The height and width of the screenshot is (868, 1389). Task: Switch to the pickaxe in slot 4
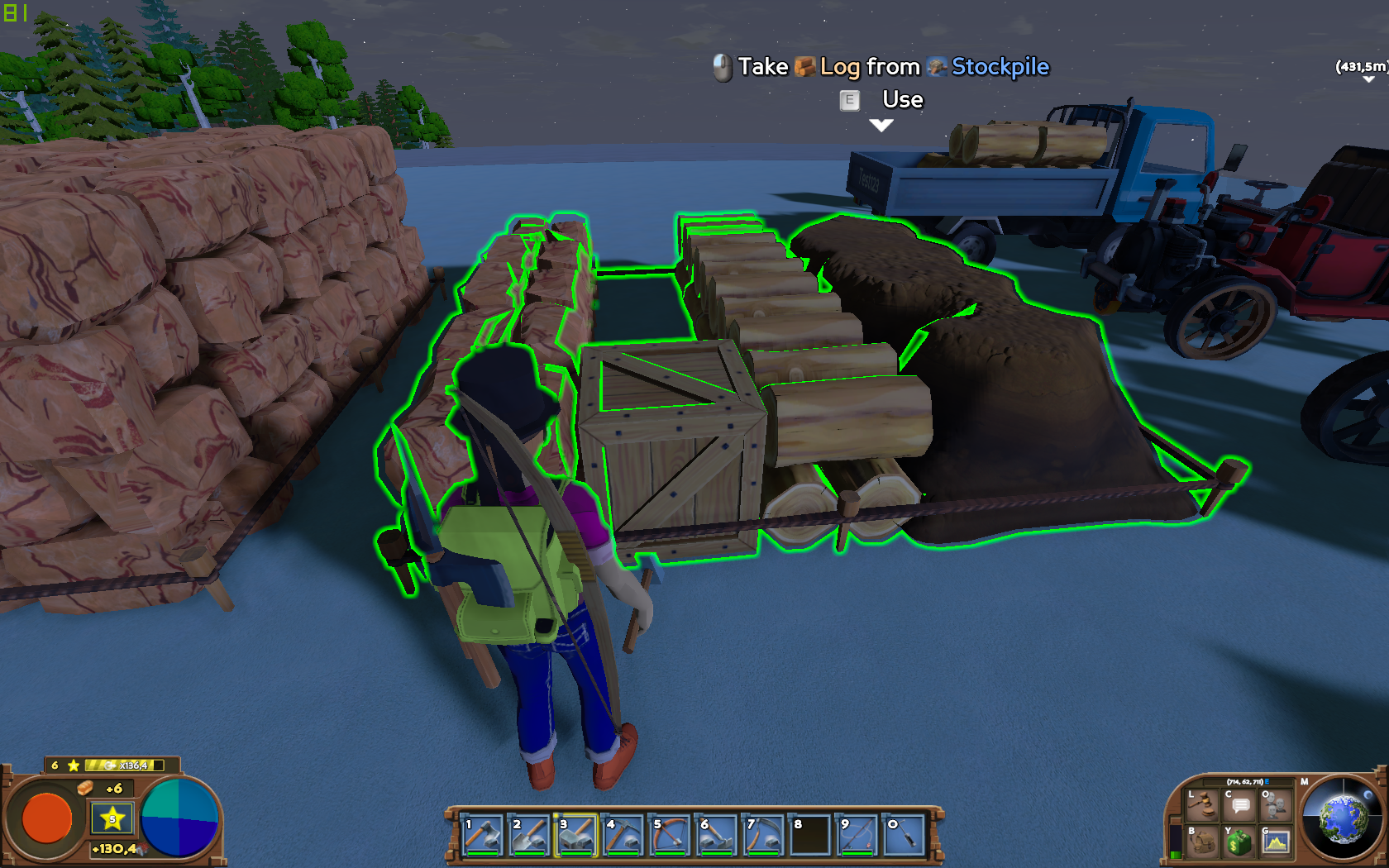point(624,835)
